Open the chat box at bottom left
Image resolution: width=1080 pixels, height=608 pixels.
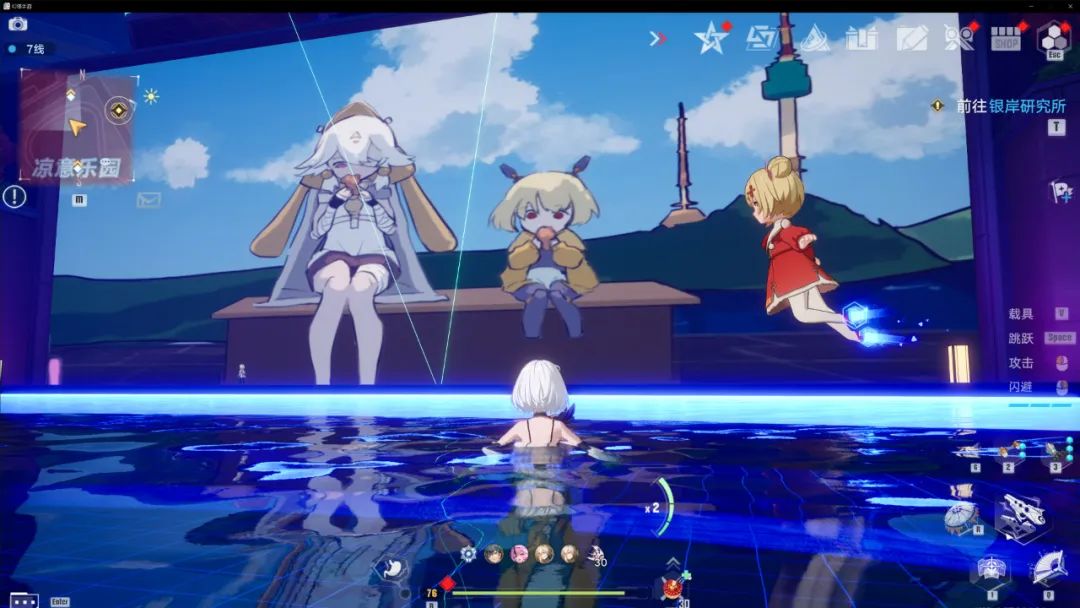[24, 600]
